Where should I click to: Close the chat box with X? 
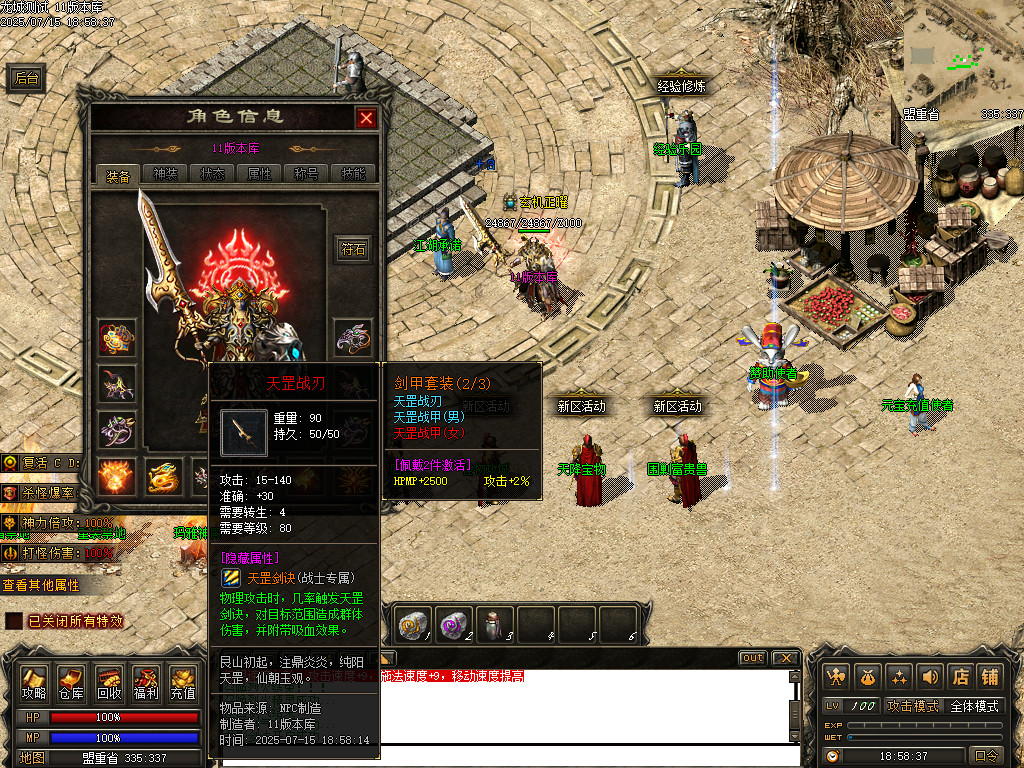point(786,658)
